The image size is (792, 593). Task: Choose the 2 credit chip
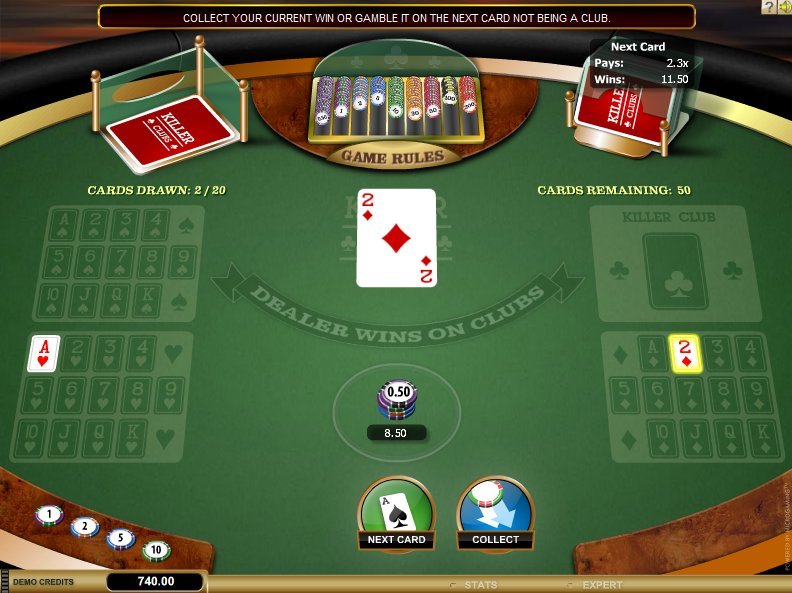pos(84,527)
